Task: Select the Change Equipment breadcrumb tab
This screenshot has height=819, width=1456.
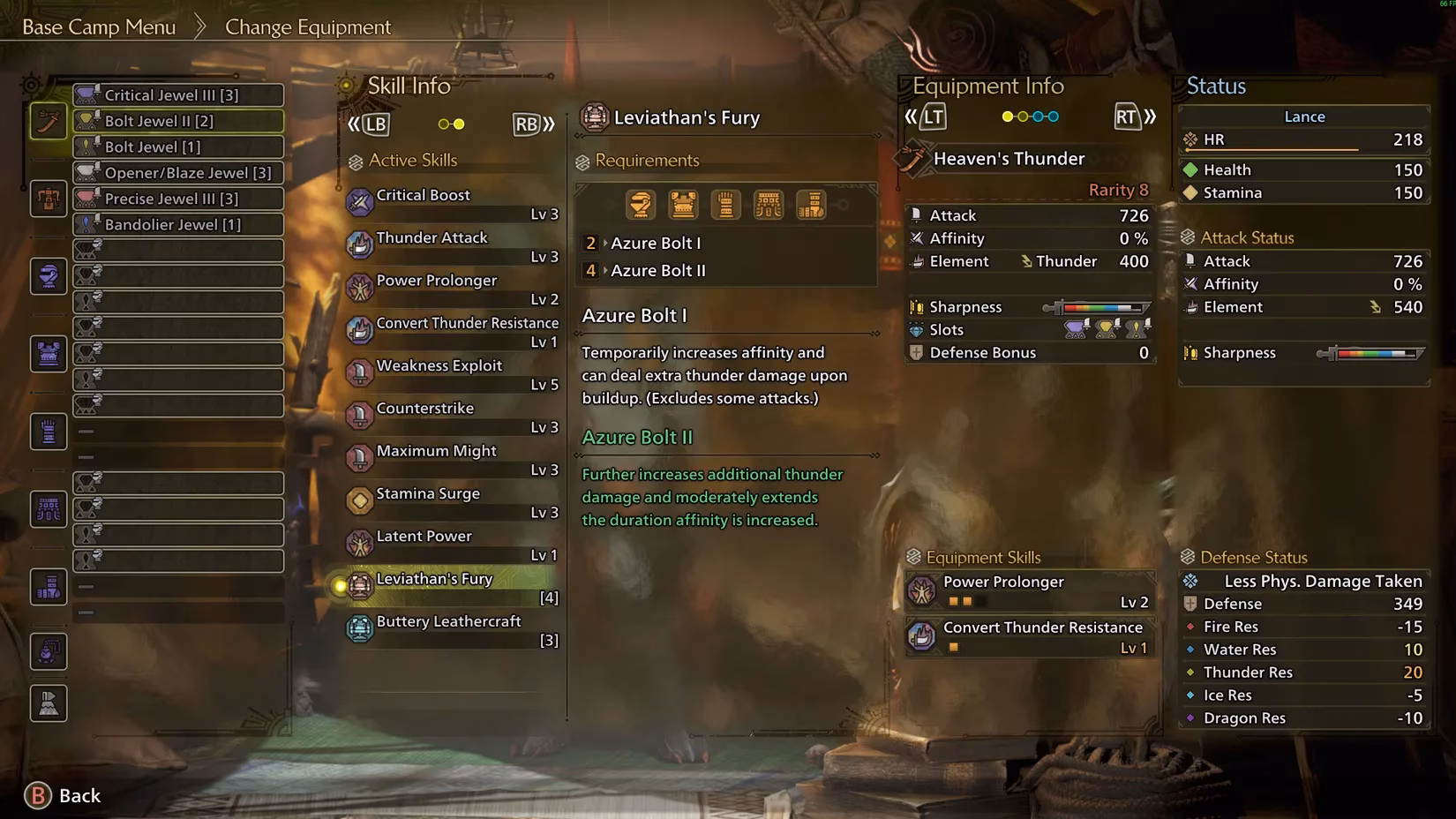Action: pos(308,26)
